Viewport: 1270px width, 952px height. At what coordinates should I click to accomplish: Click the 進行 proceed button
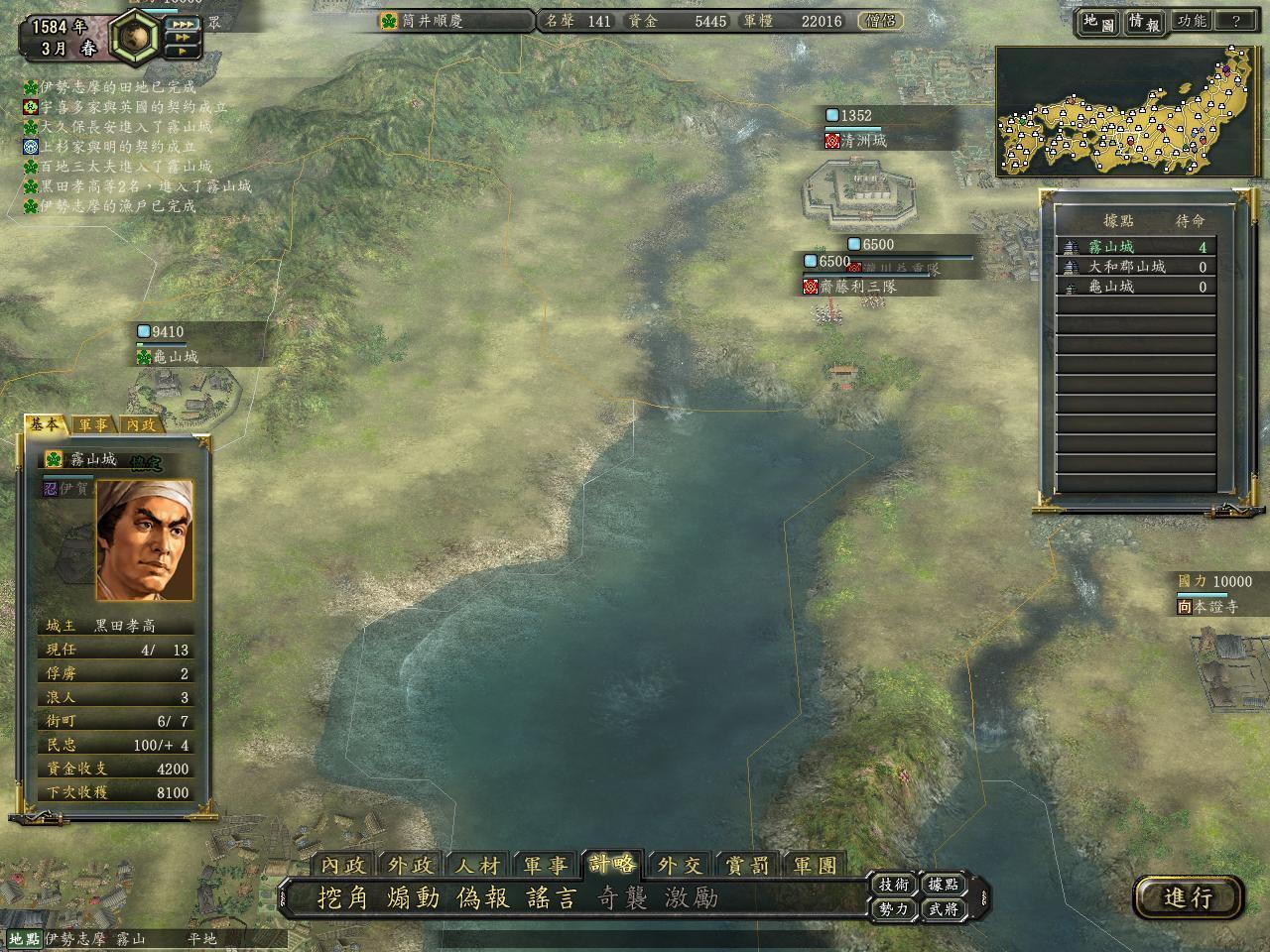(1188, 898)
